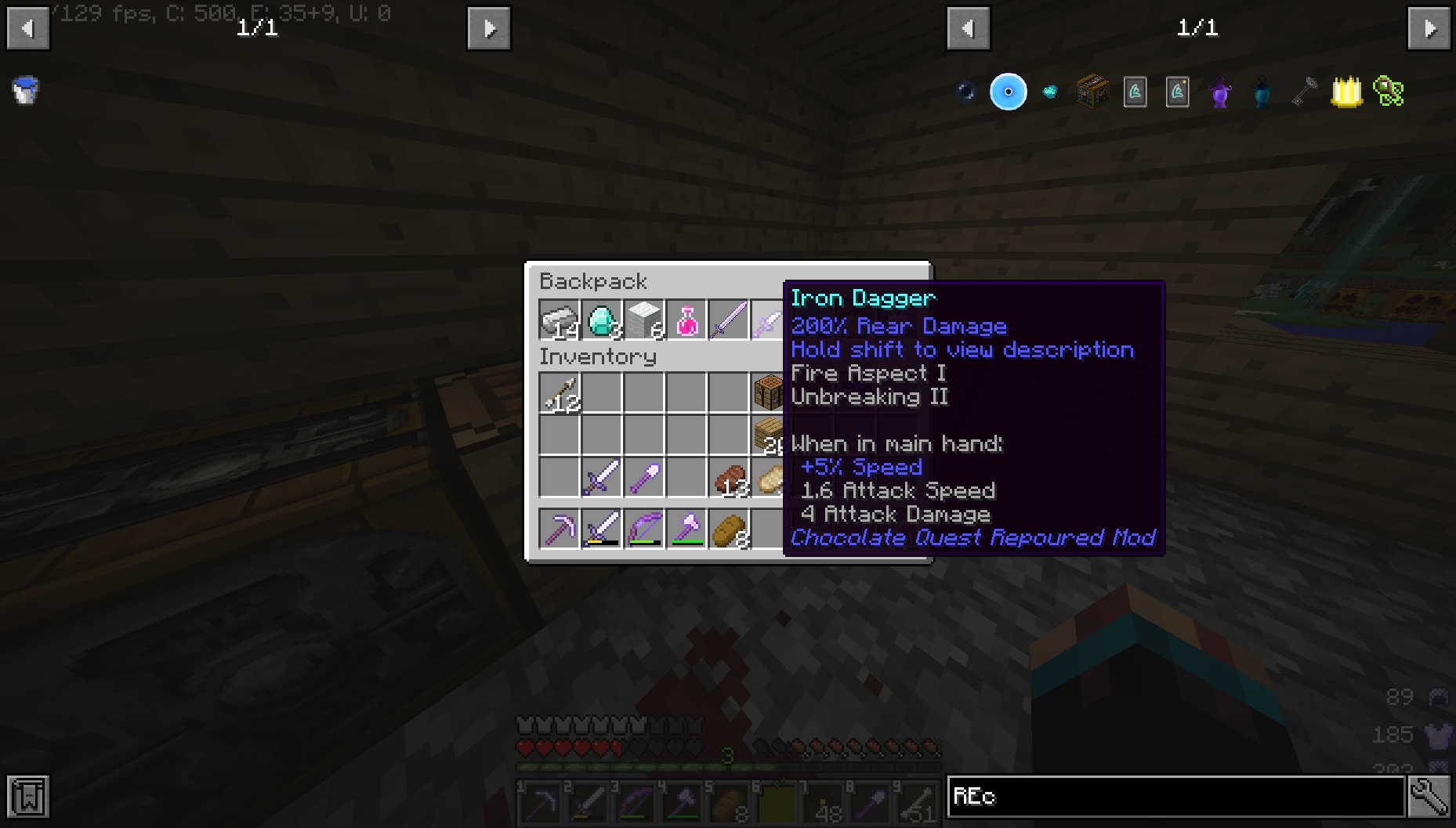Click the bookmark list icon bottom left

click(28, 797)
